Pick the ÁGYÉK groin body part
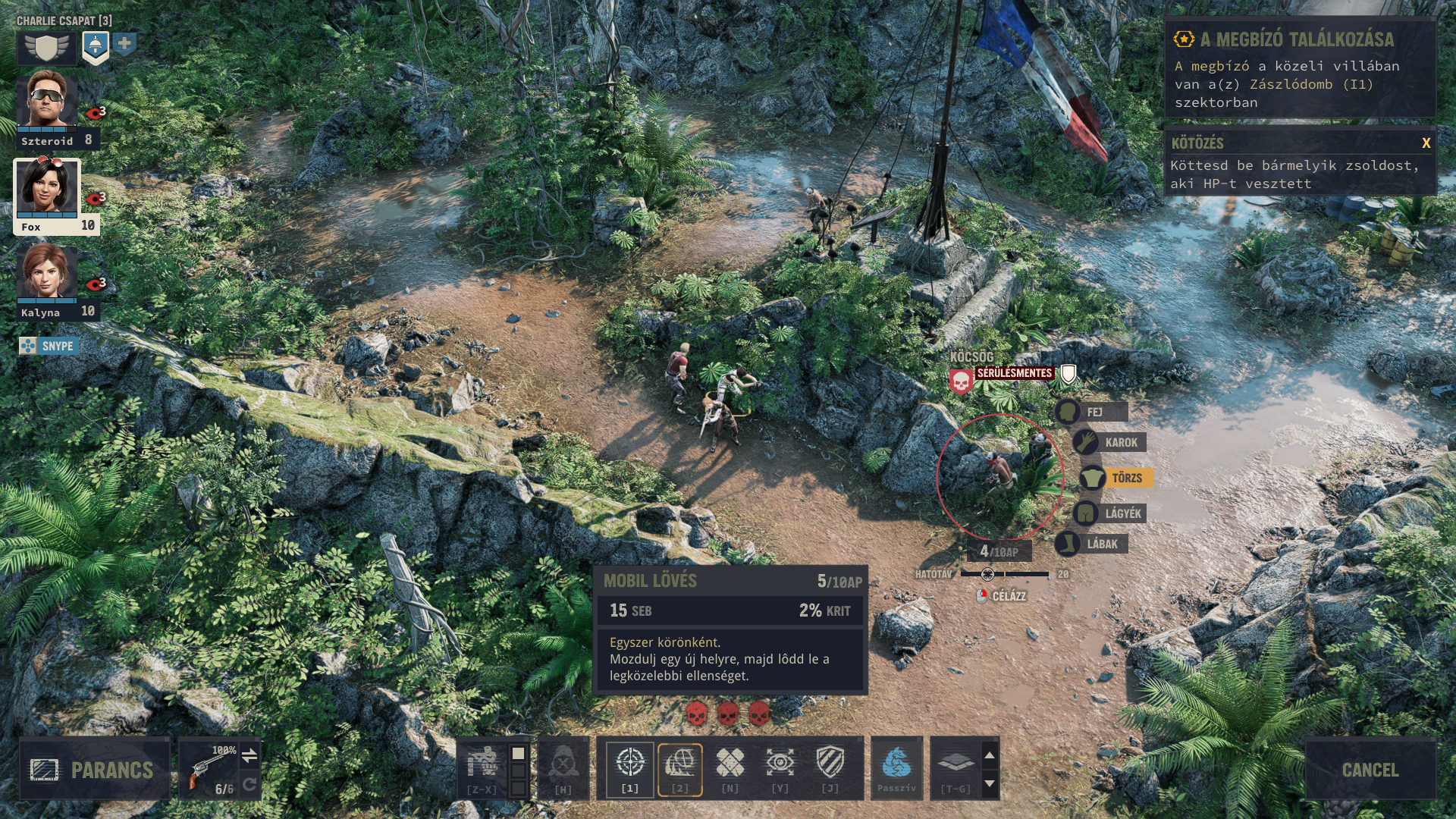1456x819 pixels. [x=1111, y=513]
